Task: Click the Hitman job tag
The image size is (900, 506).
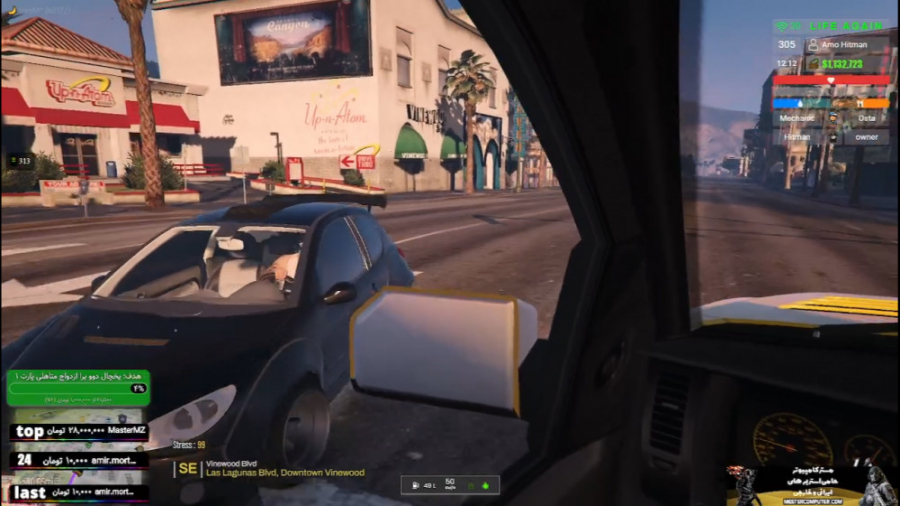Action: [797, 136]
